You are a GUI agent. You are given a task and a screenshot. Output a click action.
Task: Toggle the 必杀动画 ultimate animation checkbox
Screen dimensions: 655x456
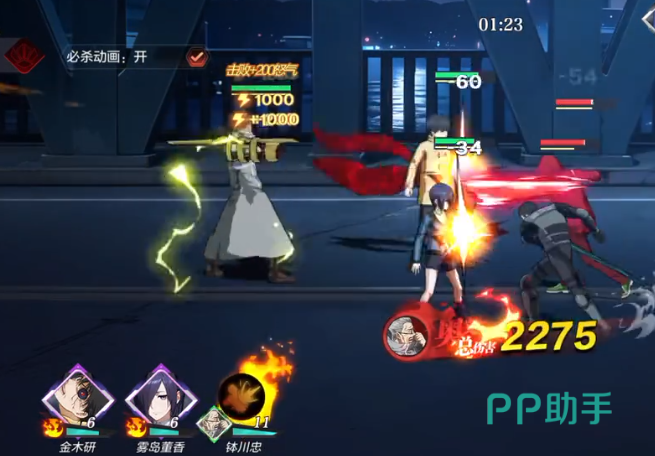pos(197,57)
